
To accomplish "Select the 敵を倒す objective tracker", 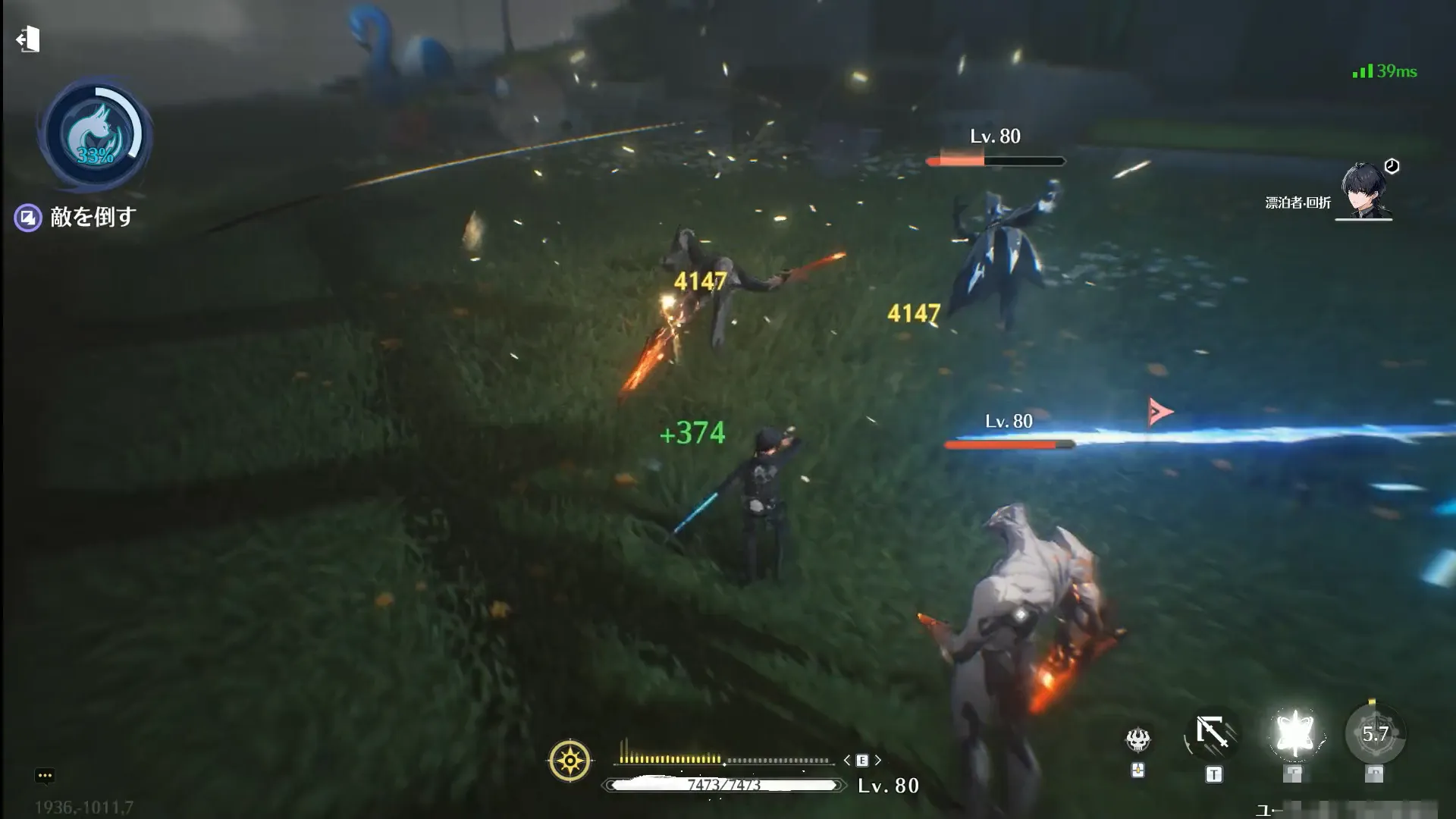I will (x=76, y=218).
